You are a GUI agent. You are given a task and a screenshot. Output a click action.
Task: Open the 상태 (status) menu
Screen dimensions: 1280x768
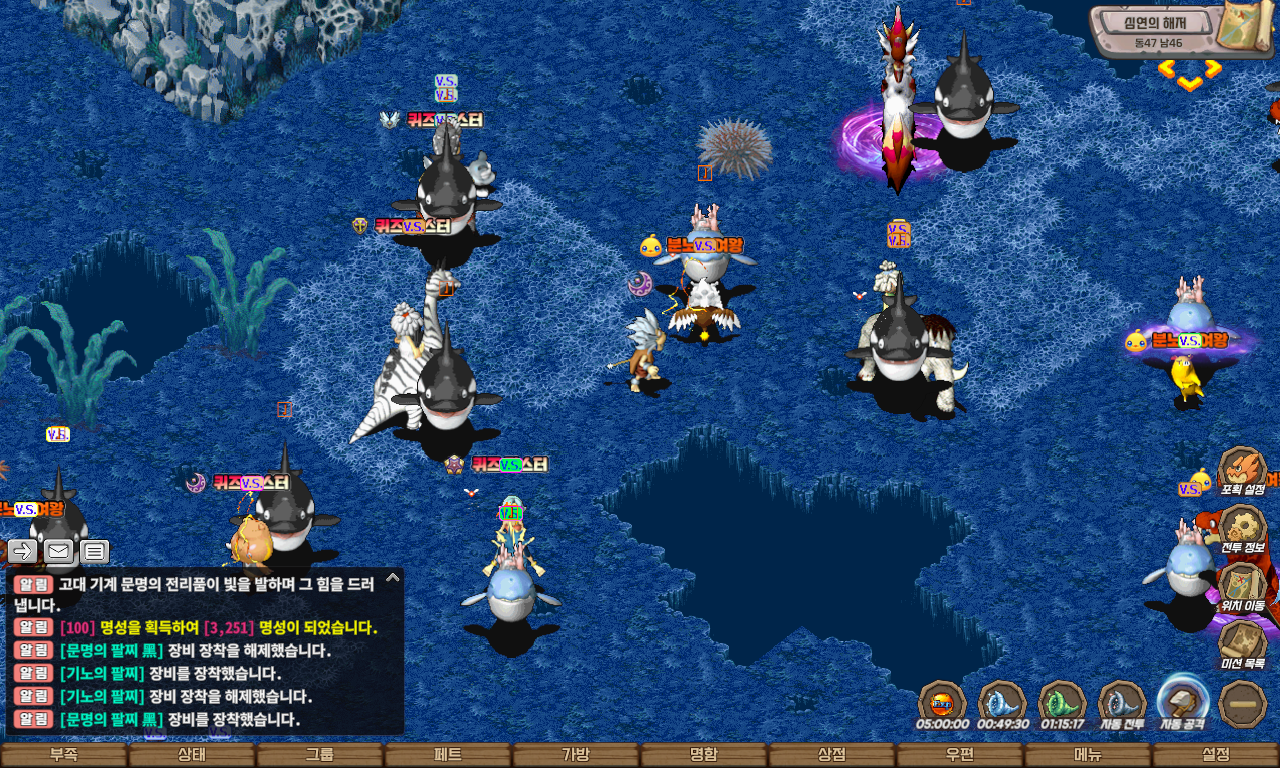pos(192,755)
